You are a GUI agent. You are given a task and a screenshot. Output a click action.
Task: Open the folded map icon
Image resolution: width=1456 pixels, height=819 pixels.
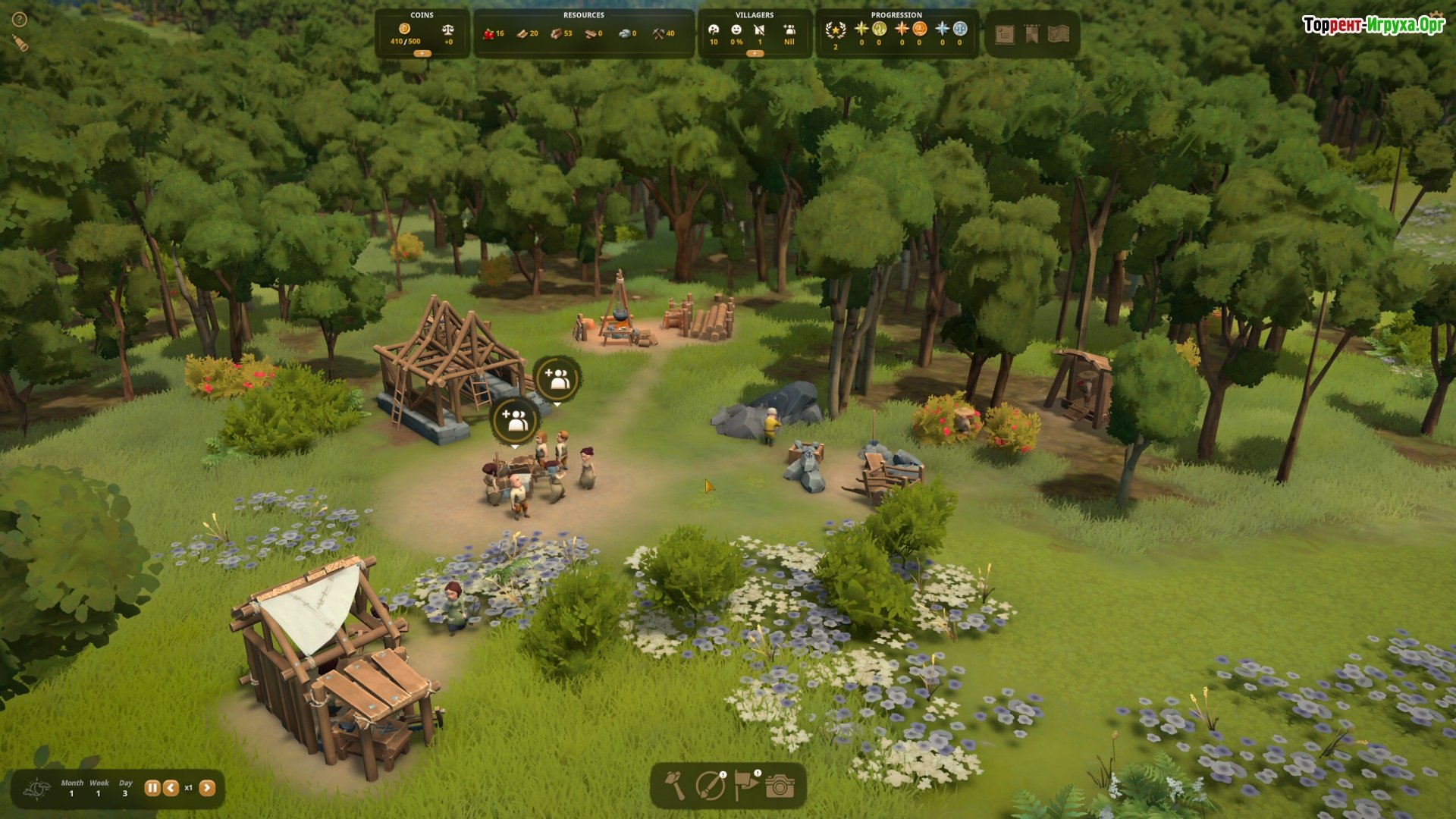point(1059,34)
